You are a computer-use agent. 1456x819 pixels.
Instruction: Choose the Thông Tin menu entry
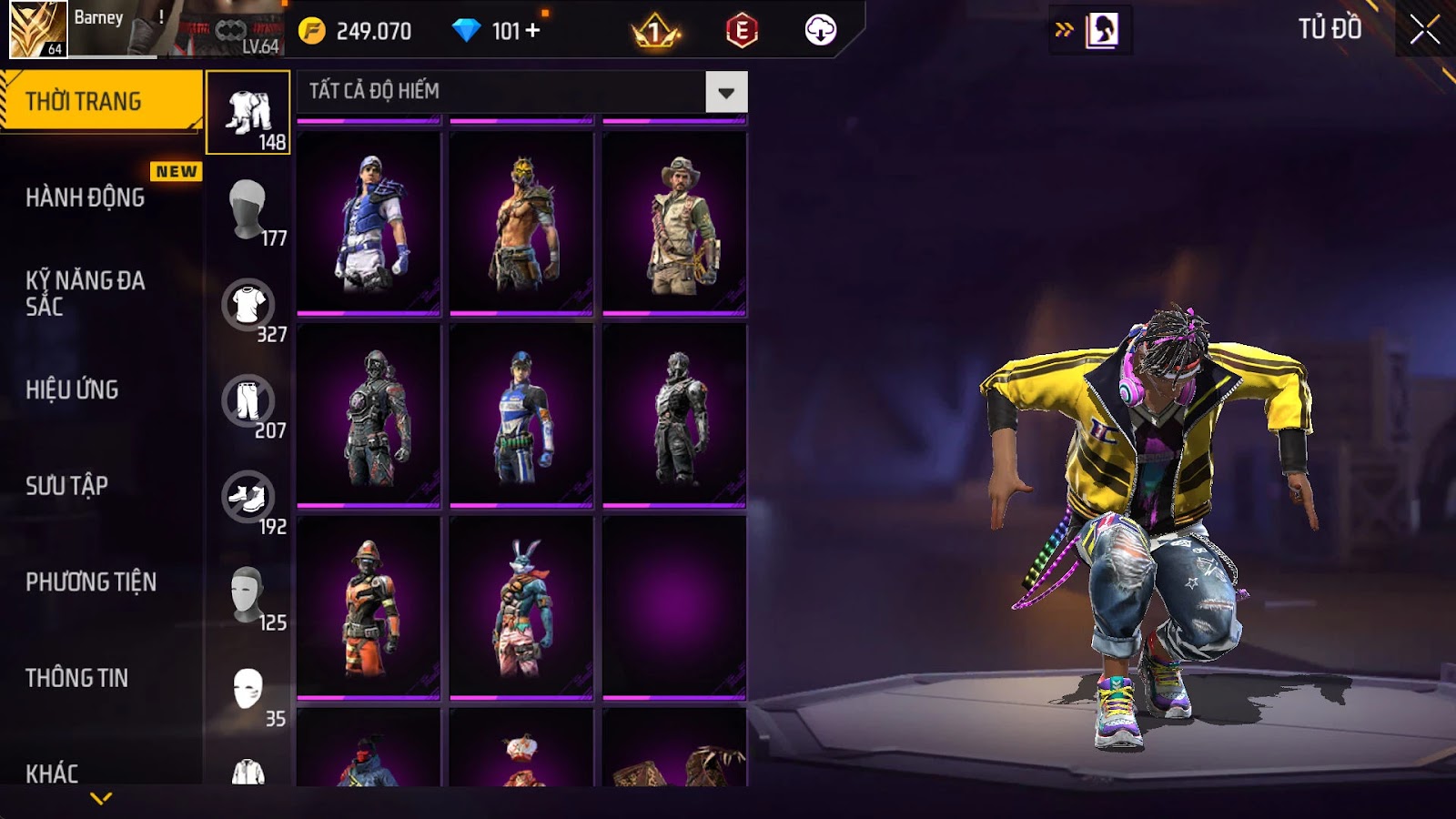[76, 678]
